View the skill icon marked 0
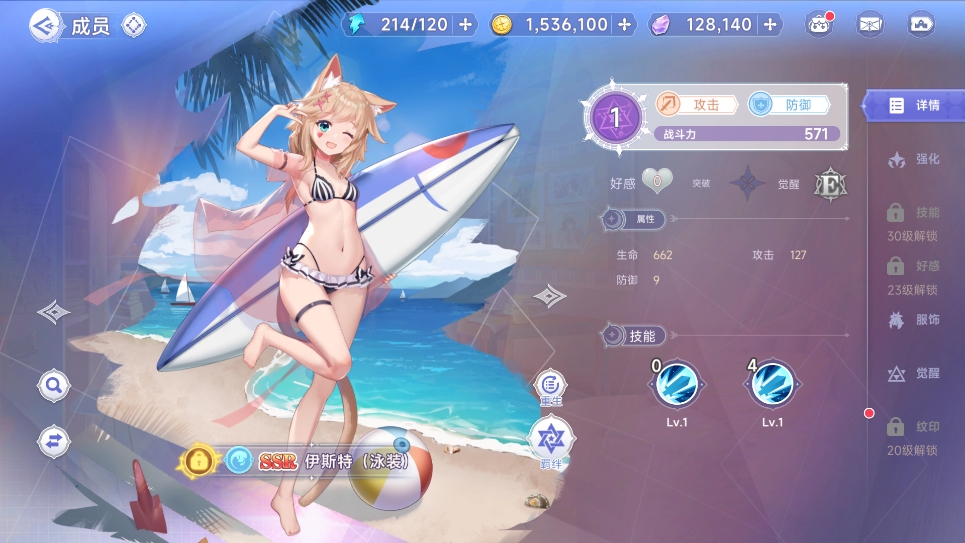Image resolution: width=965 pixels, height=543 pixels. click(x=677, y=383)
